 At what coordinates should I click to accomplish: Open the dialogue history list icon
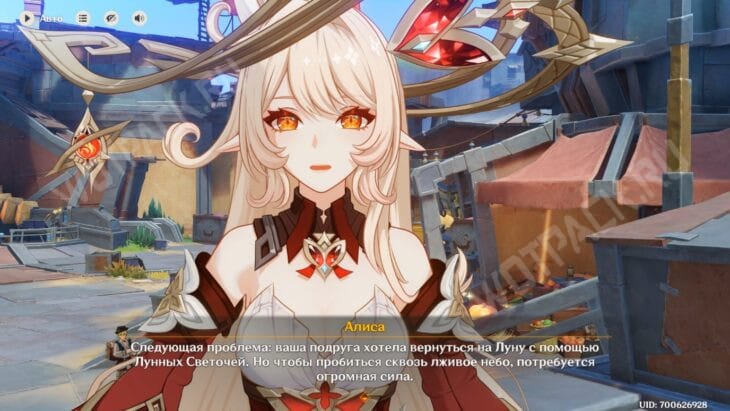point(83,18)
